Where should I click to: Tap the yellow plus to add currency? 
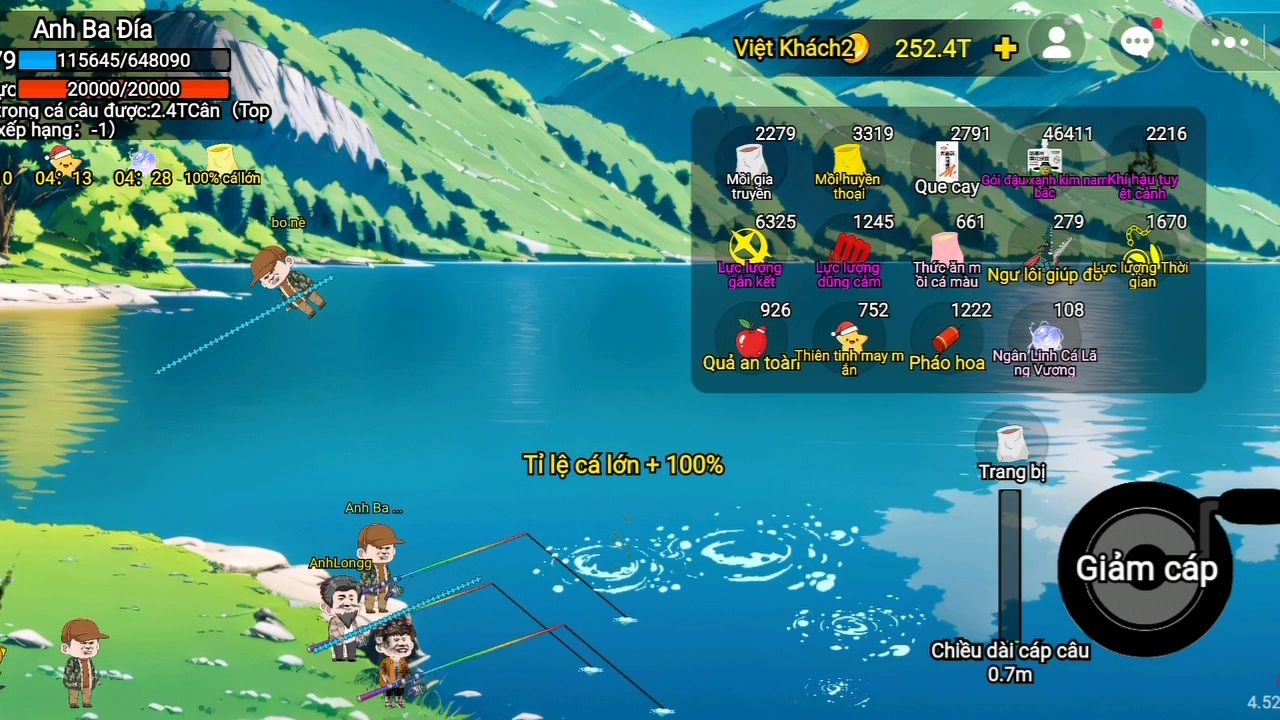tap(1006, 48)
